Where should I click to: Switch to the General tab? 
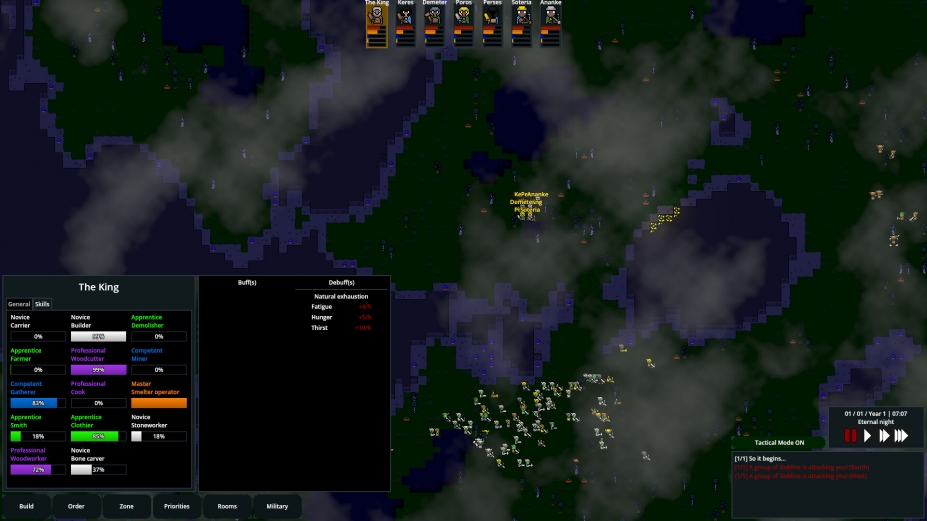pos(19,304)
